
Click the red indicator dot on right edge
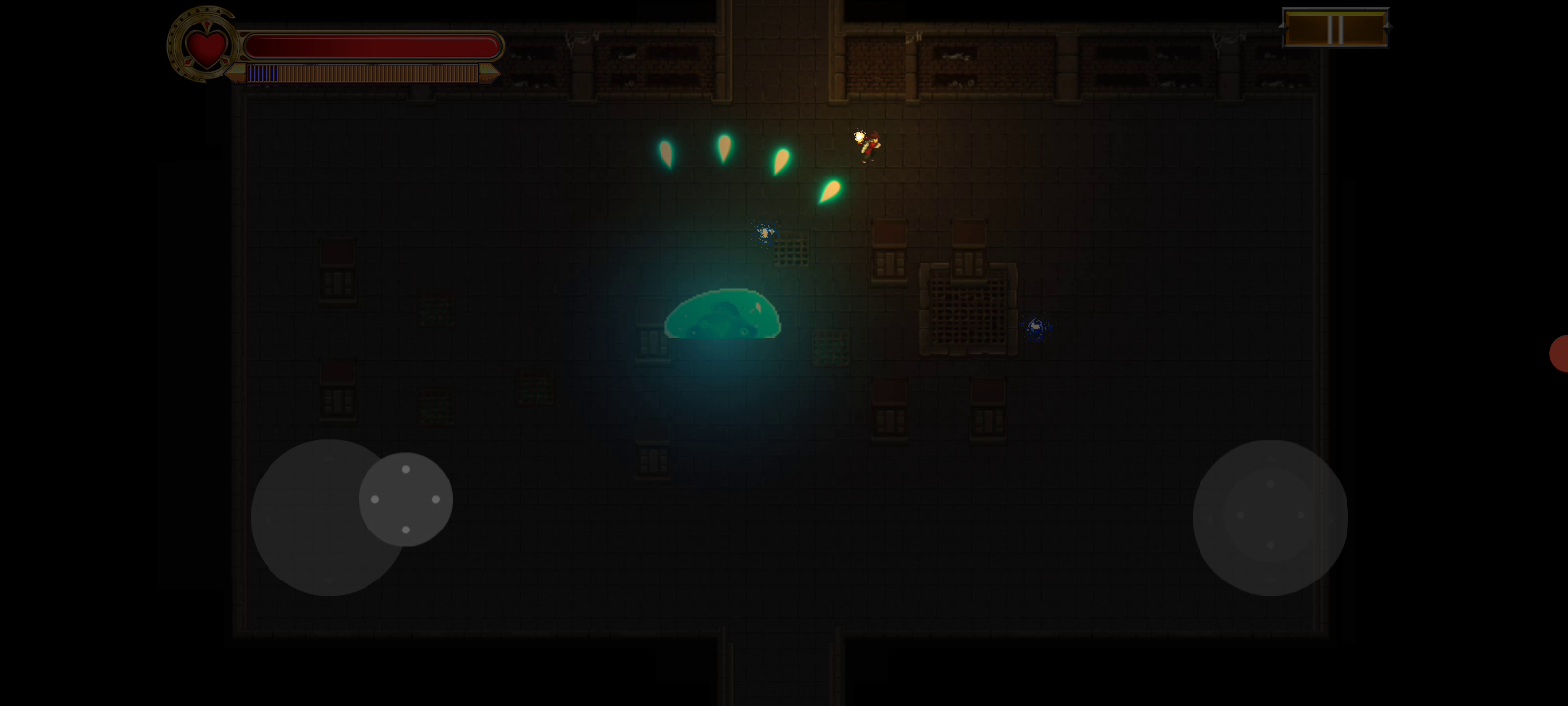[1560, 355]
